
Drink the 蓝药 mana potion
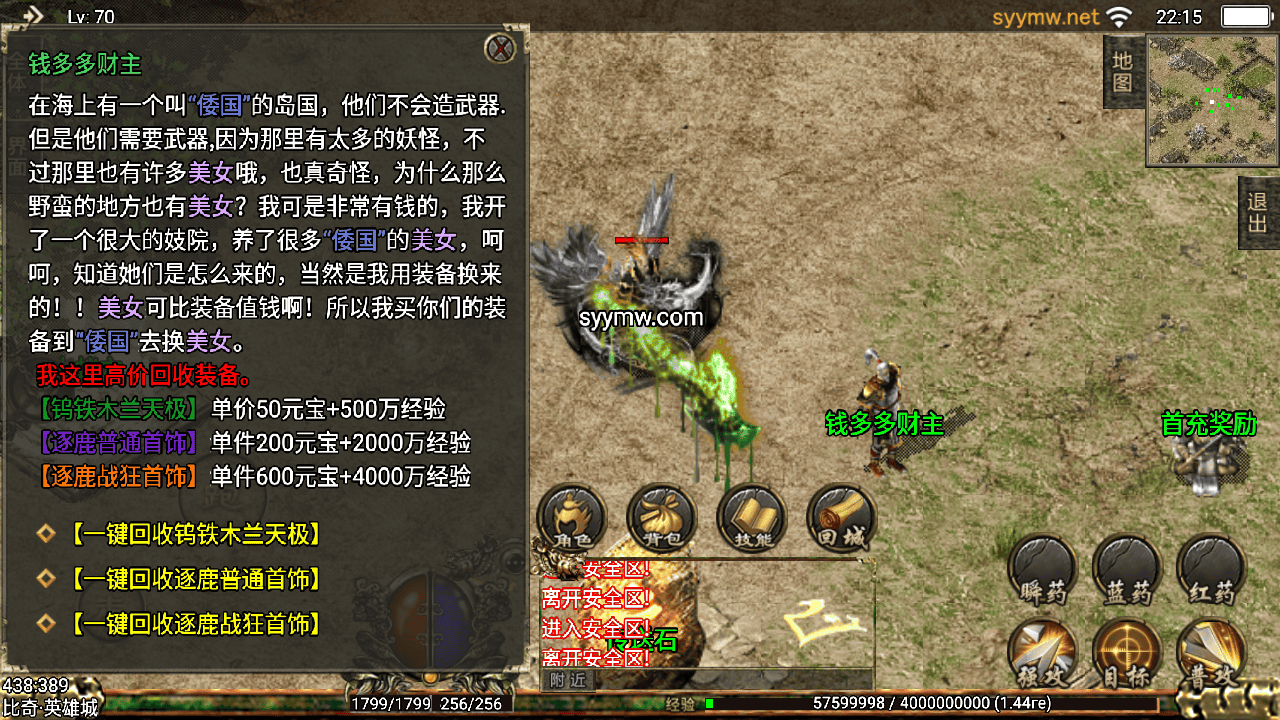pyautogui.click(x=1127, y=571)
